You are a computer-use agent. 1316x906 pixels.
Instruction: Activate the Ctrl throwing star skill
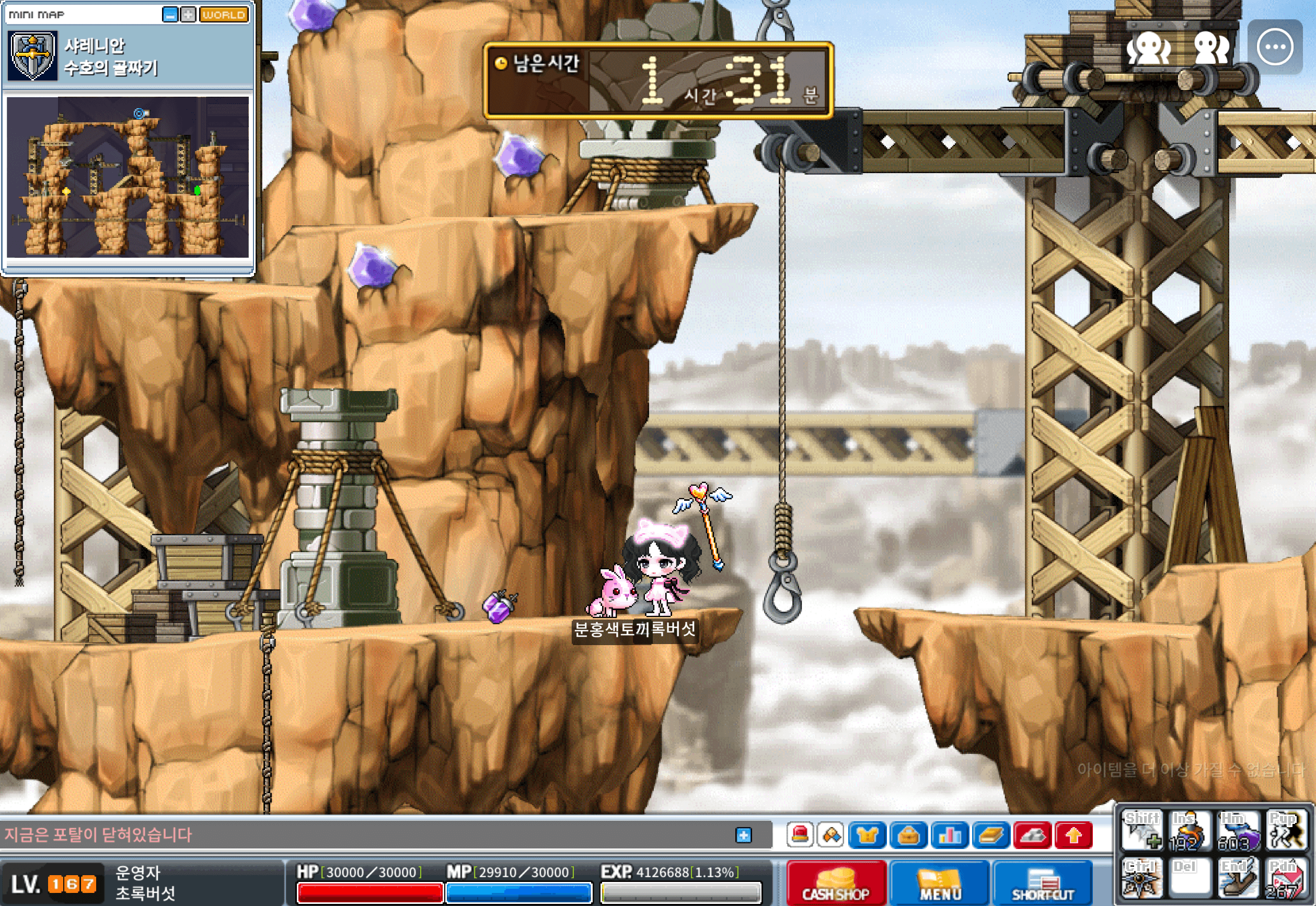tap(1142, 878)
